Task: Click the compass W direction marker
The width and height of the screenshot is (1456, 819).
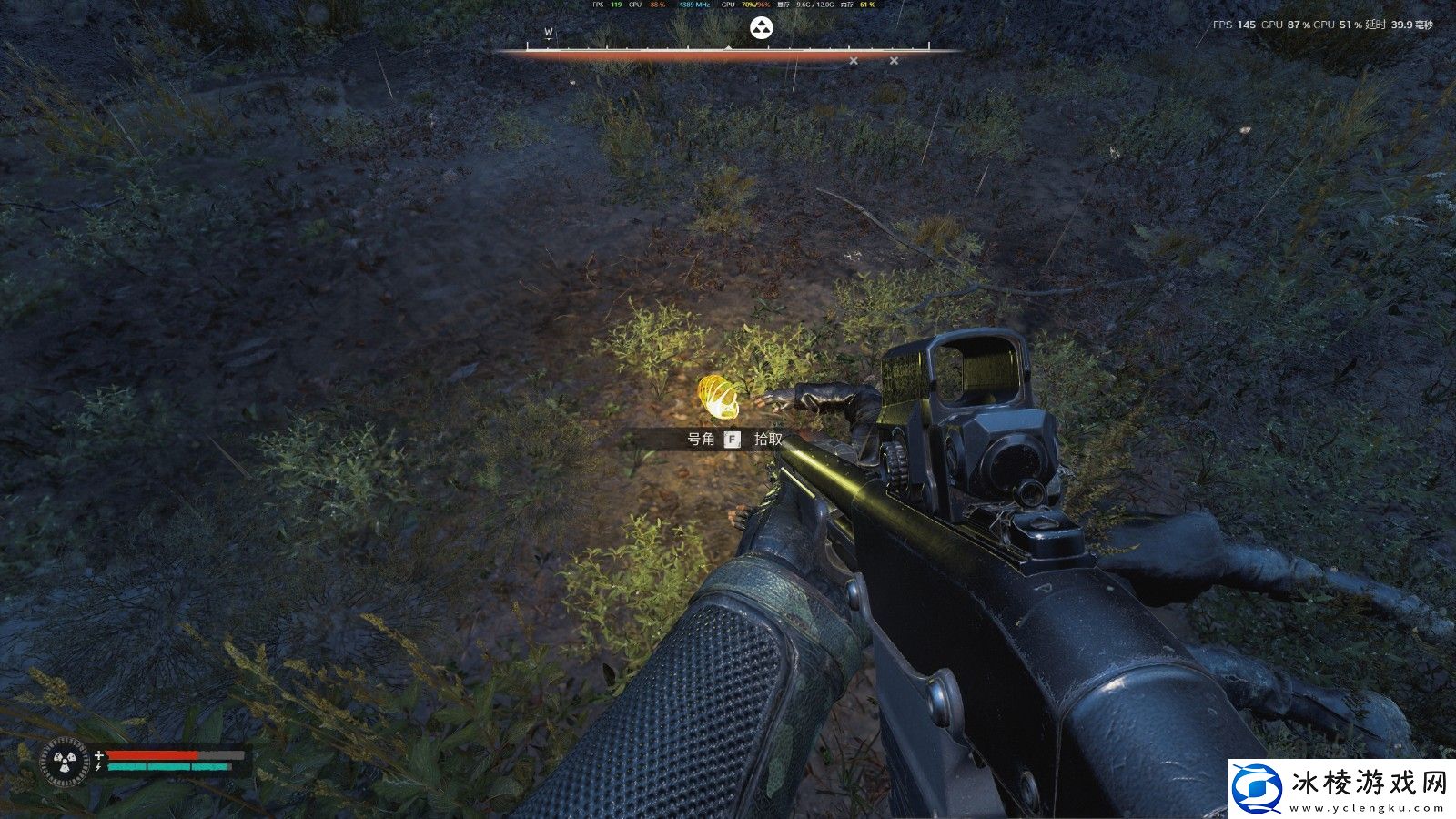Action: [549, 33]
